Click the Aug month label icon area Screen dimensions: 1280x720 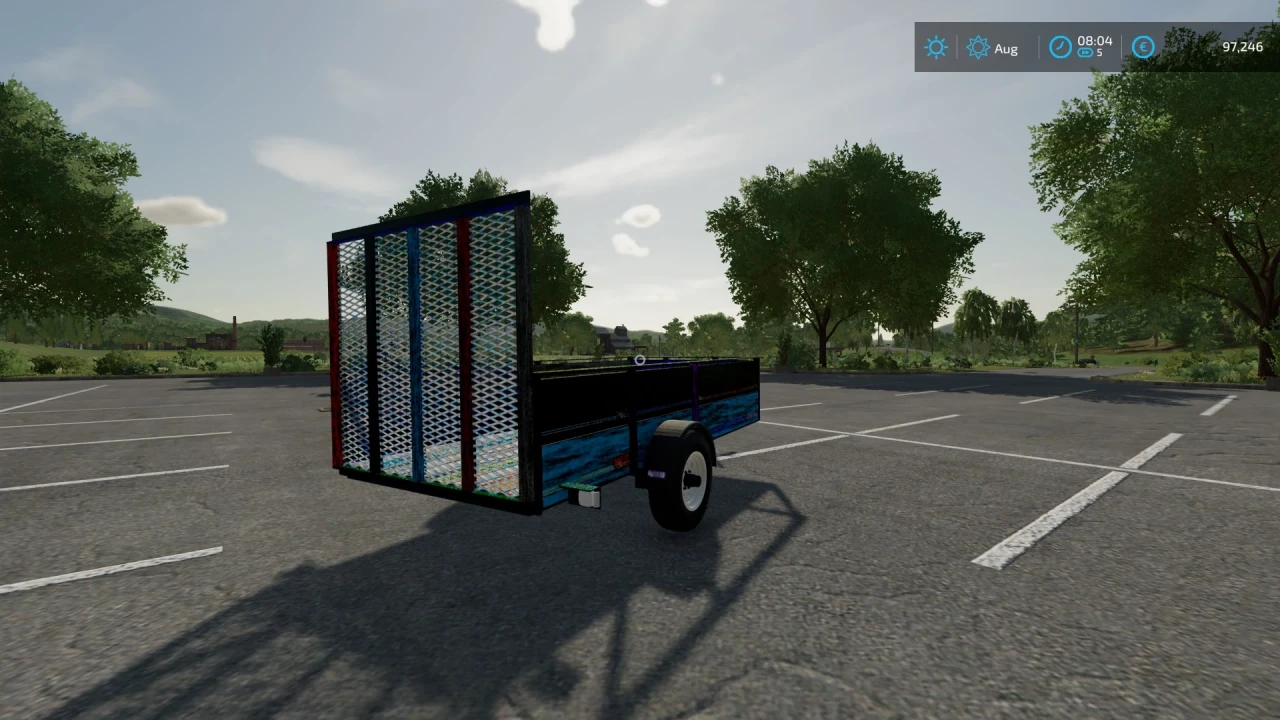[1006, 48]
